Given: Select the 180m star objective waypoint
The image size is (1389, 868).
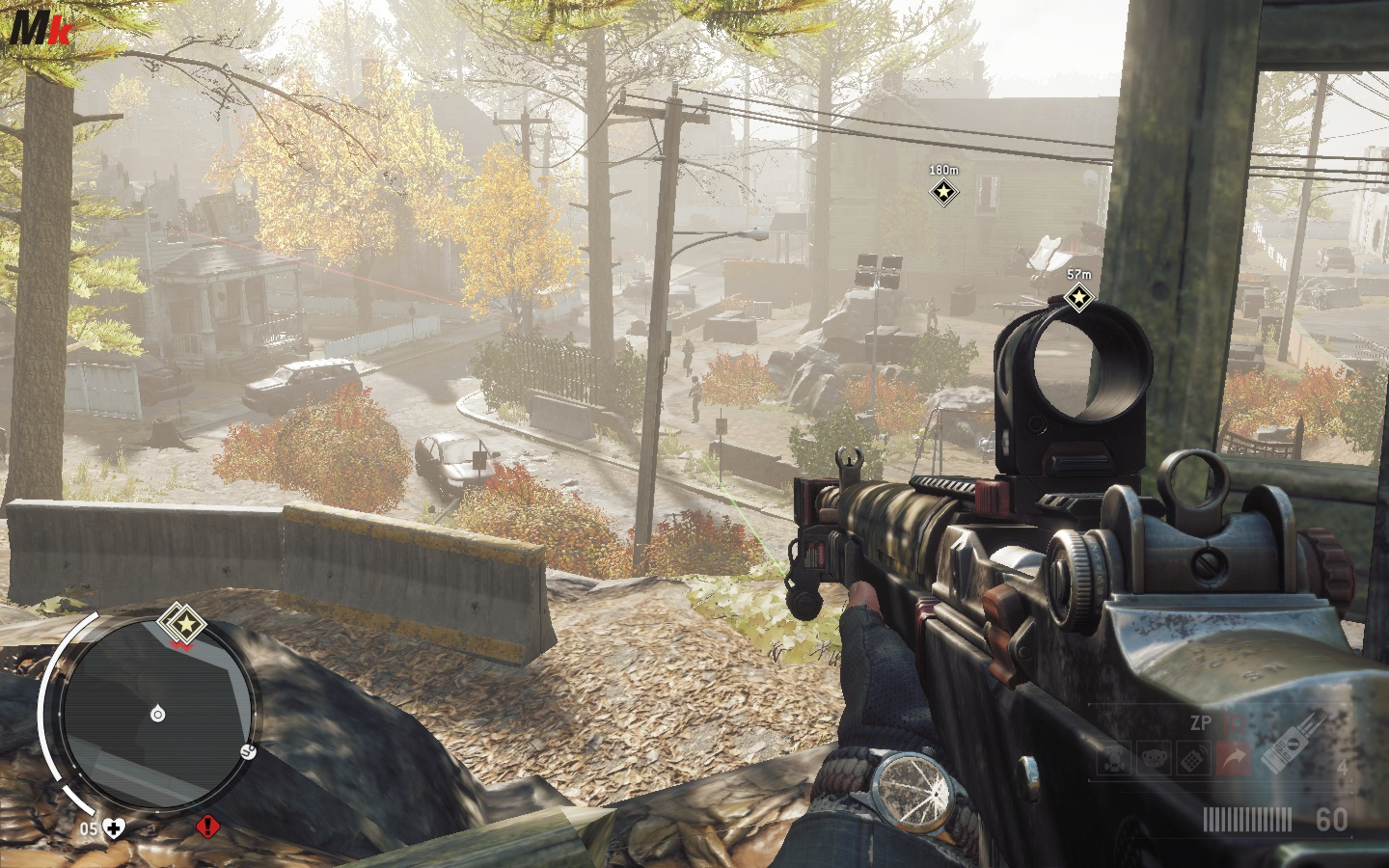Looking at the screenshot, I should coord(943,193).
